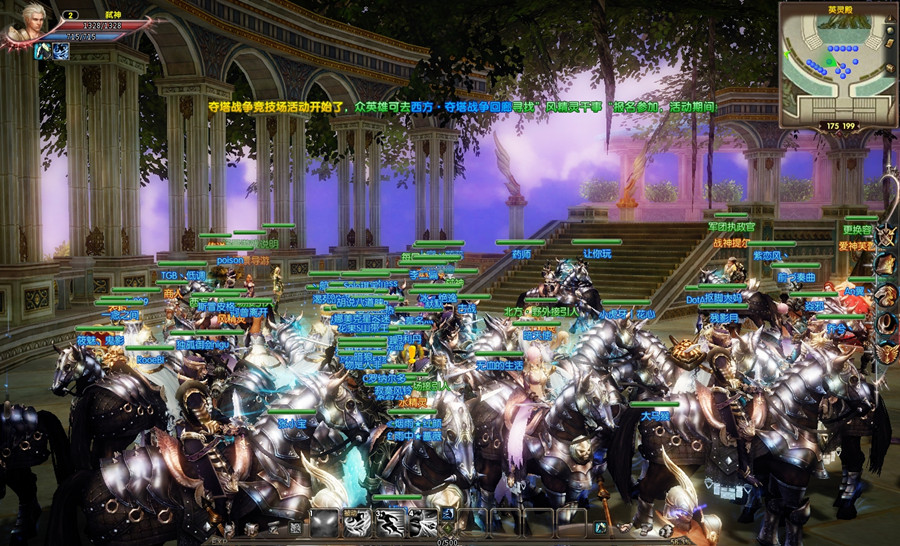Screen dimensions: 900x546
Task: Use the second hotbar skill slot
Action: [357, 522]
